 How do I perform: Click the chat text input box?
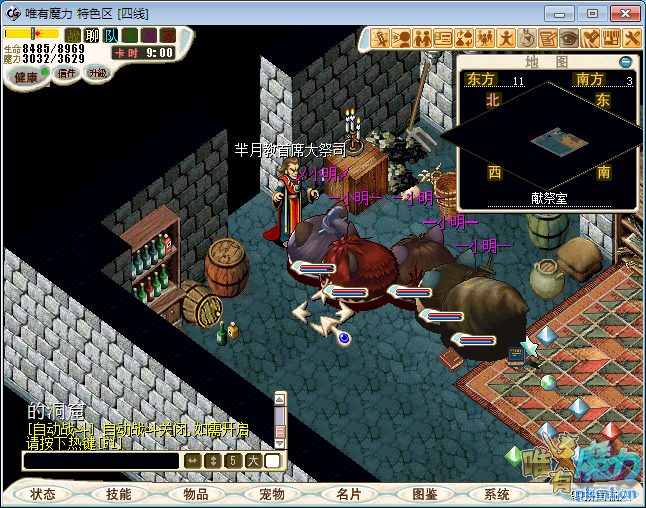click(102, 461)
